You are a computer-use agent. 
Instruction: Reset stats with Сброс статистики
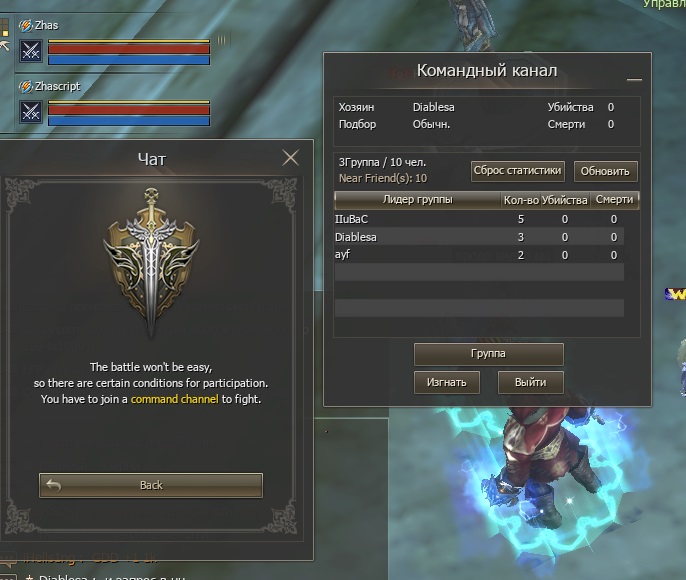tap(518, 170)
